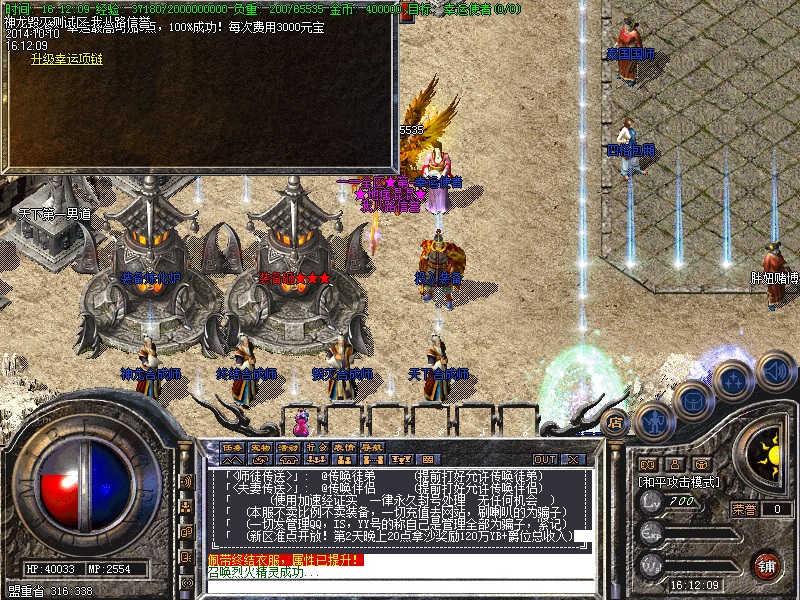This screenshot has height=600, width=800.
Task: Open the red 铺 stall button
Action: point(766,565)
